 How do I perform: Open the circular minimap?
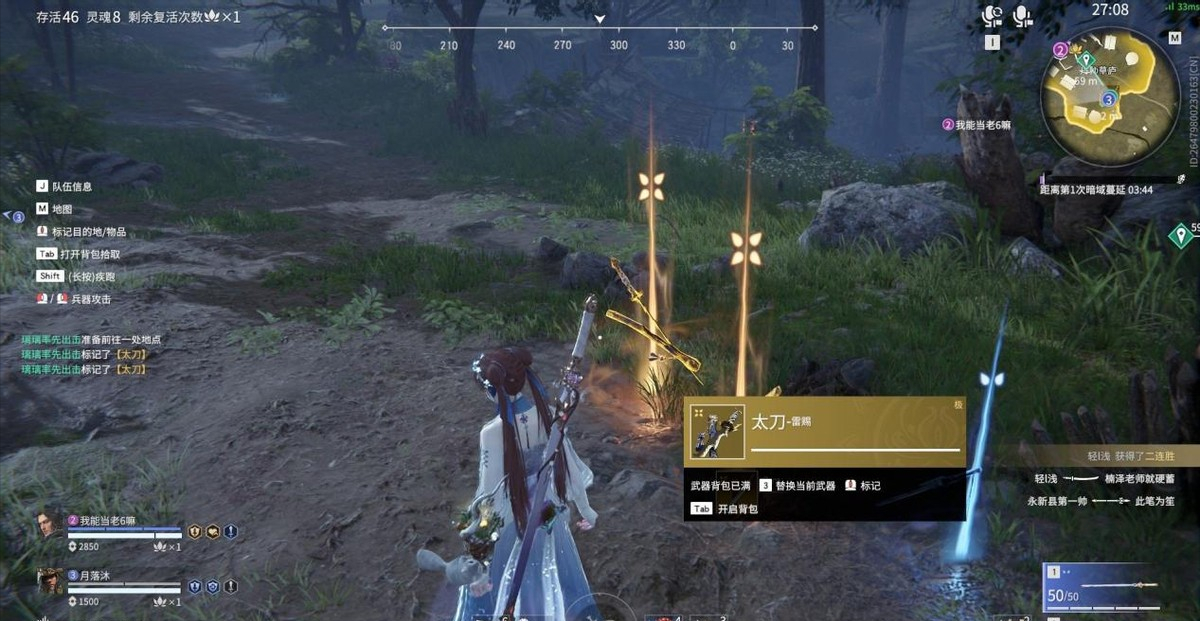pyautogui.click(x=1097, y=89)
